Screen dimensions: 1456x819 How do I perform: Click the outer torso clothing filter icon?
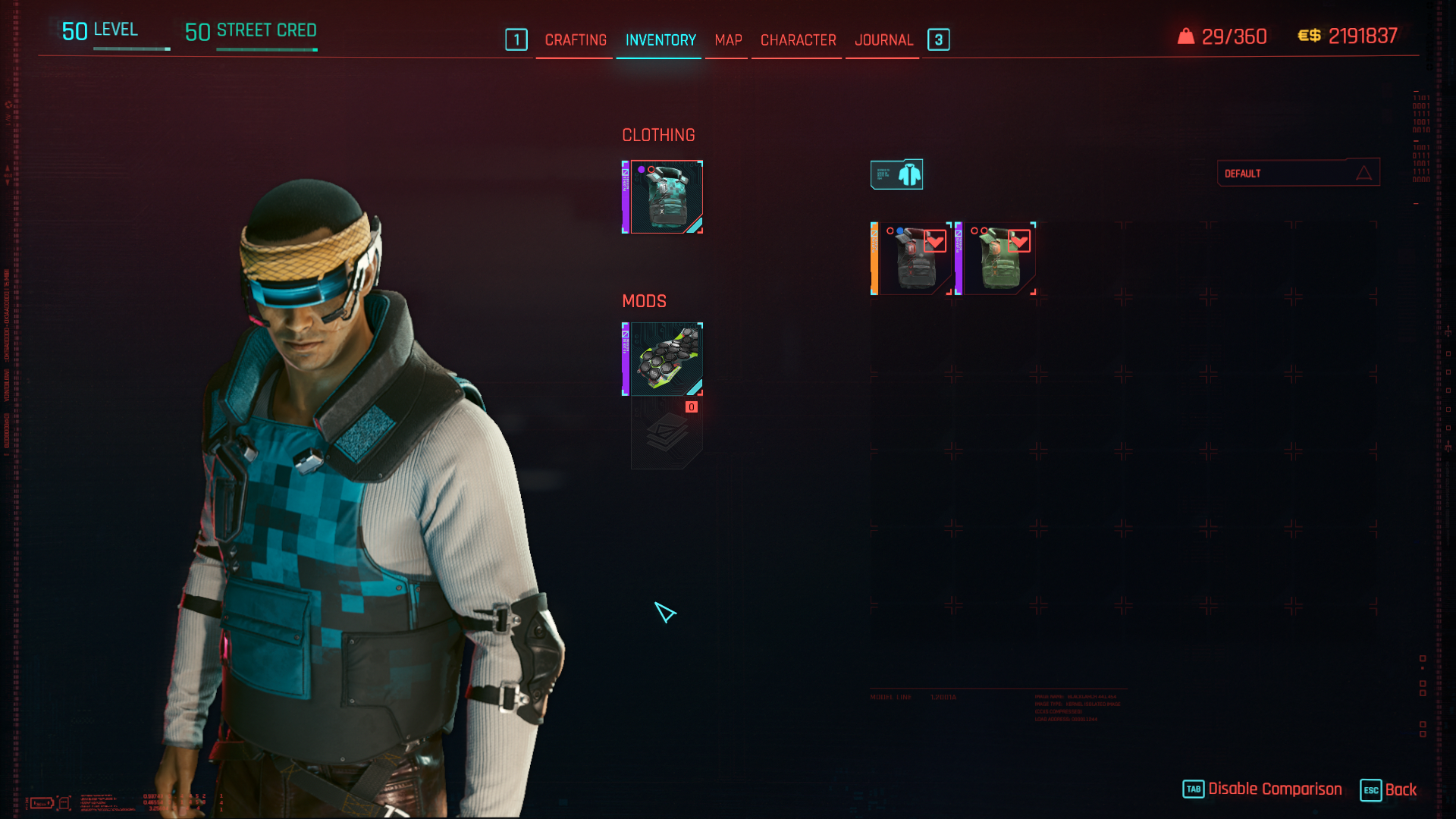click(x=896, y=174)
